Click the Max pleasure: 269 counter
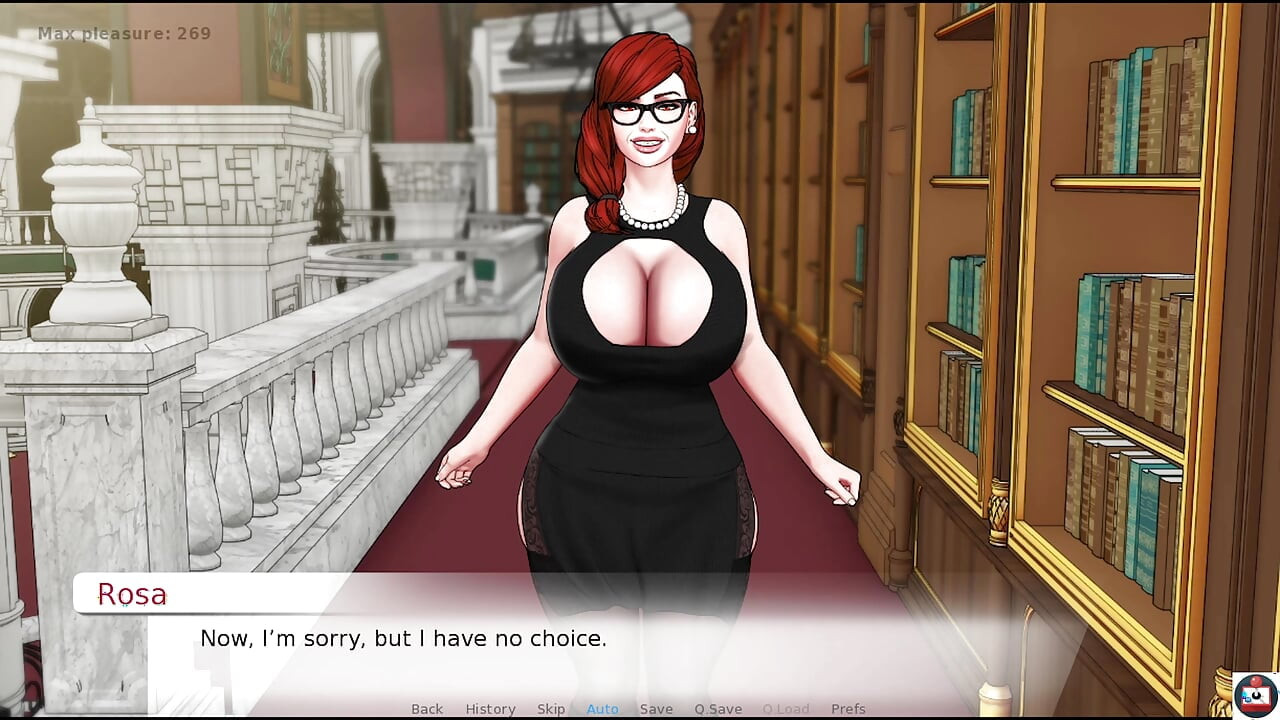This screenshot has width=1280, height=720. [x=122, y=33]
